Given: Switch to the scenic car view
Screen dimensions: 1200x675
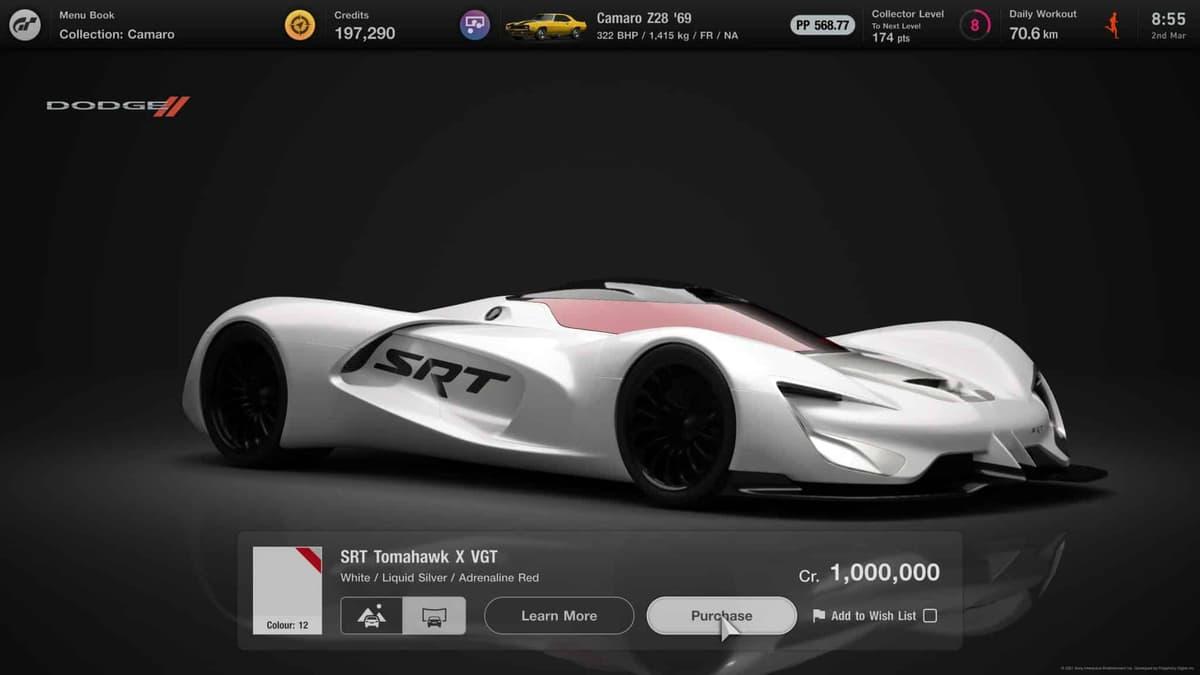Looking at the screenshot, I should tap(372, 616).
